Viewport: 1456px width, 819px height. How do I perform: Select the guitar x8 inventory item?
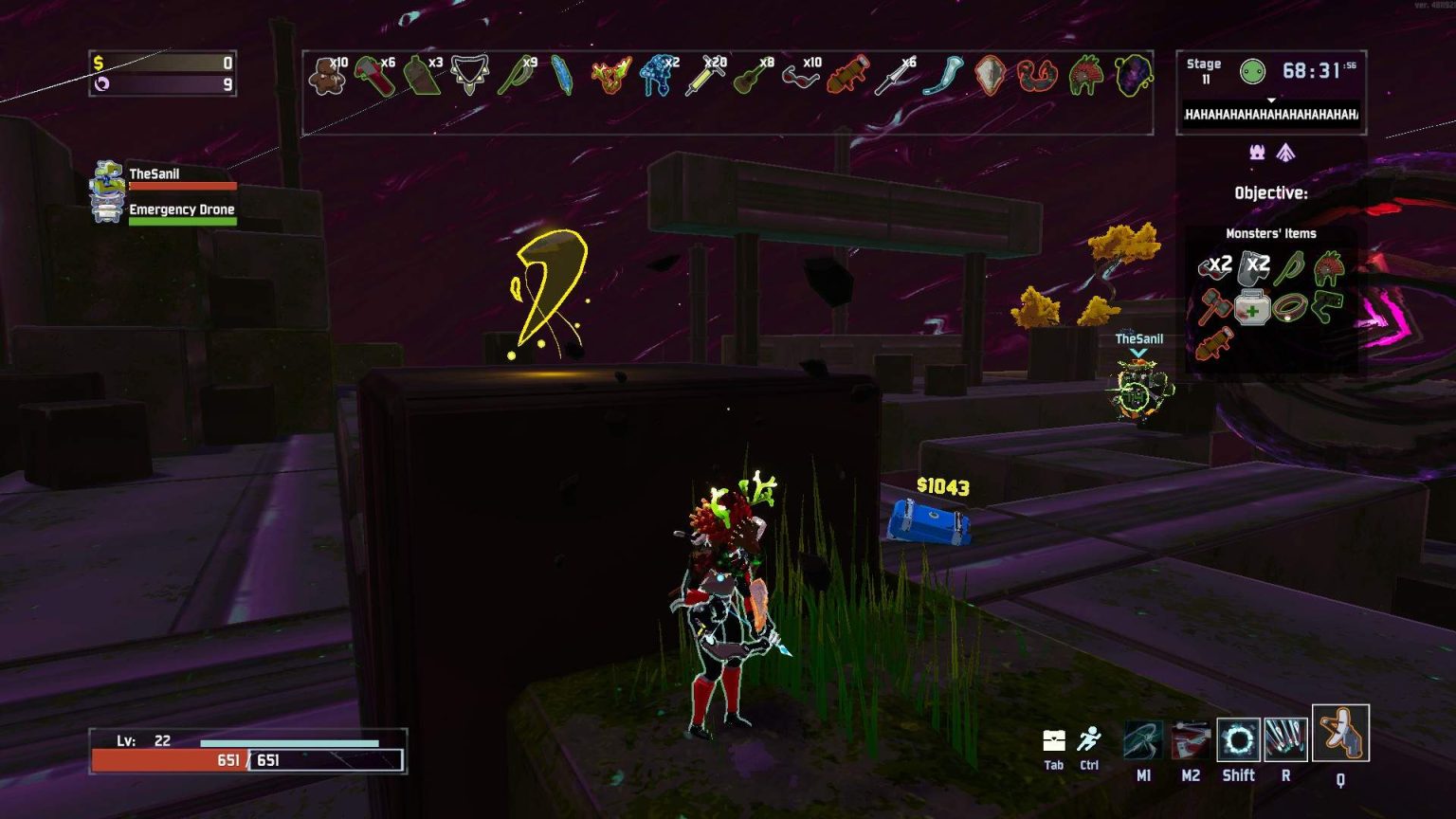tap(745, 77)
